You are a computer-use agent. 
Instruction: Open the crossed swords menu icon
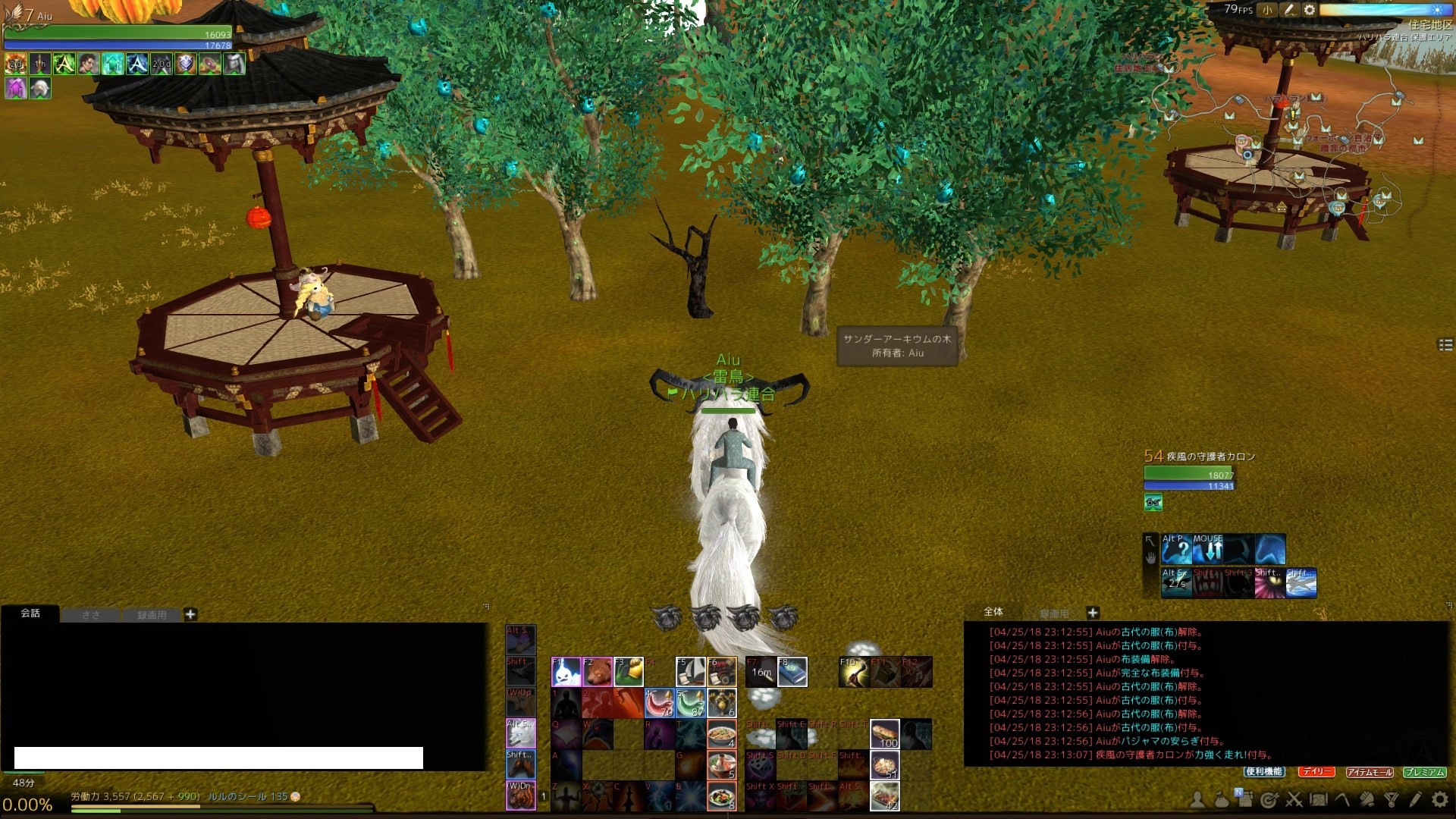pyautogui.click(x=1294, y=799)
